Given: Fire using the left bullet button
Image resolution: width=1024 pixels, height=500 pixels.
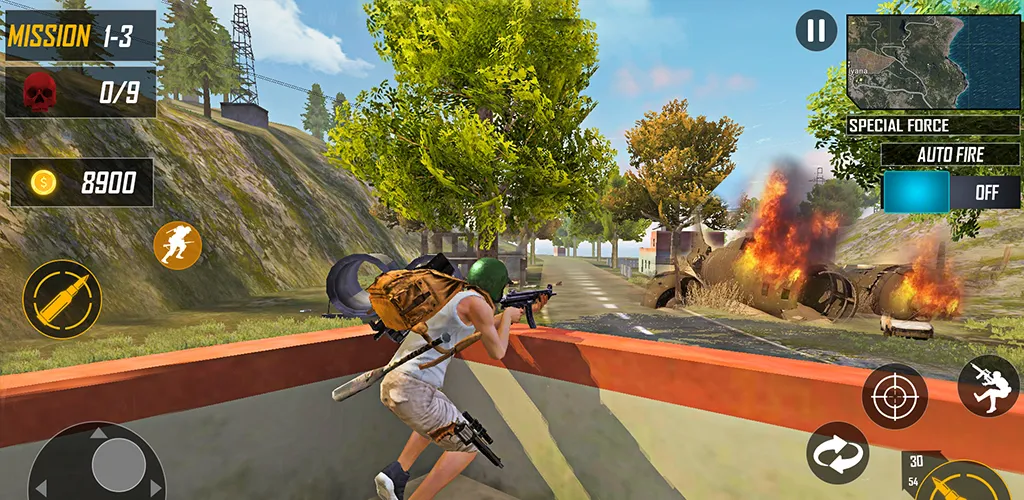Looking at the screenshot, I should click(x=61, y=300).
